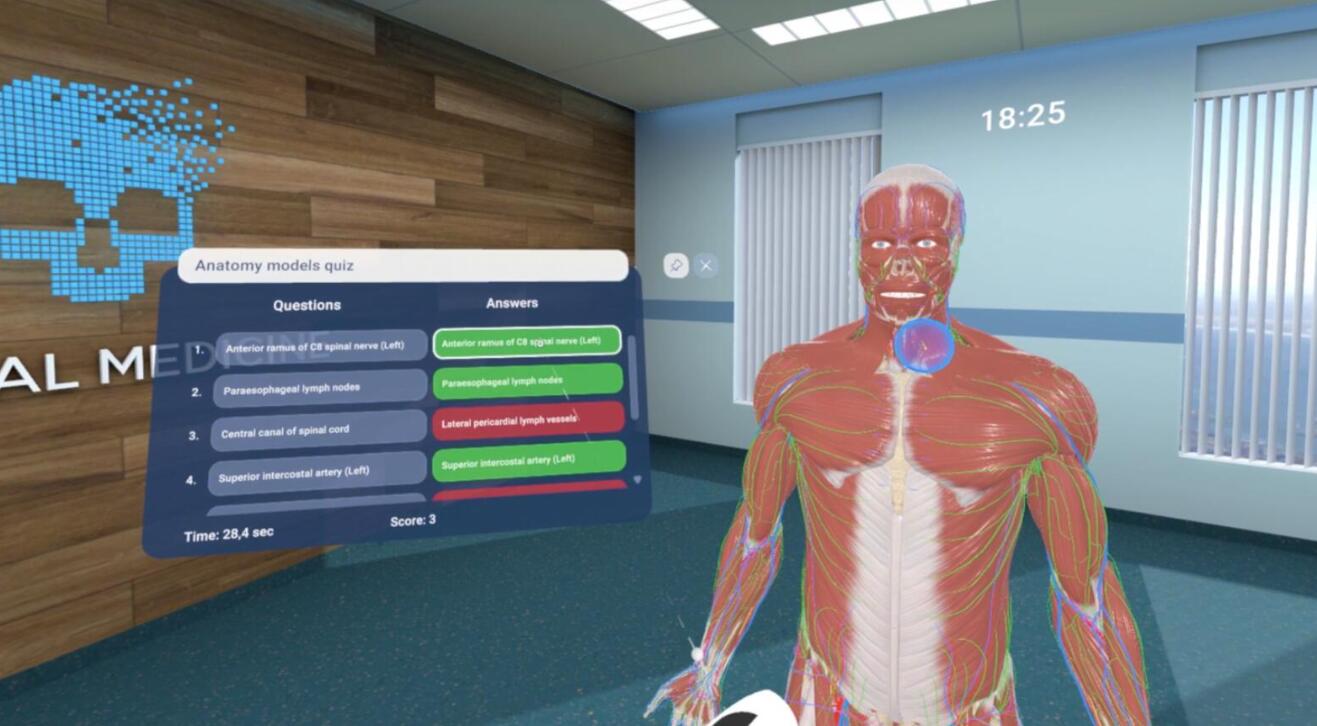Click the red Lateral pericardial lymph vessels answer
The image size is (1317, 726).
[527, 421]
